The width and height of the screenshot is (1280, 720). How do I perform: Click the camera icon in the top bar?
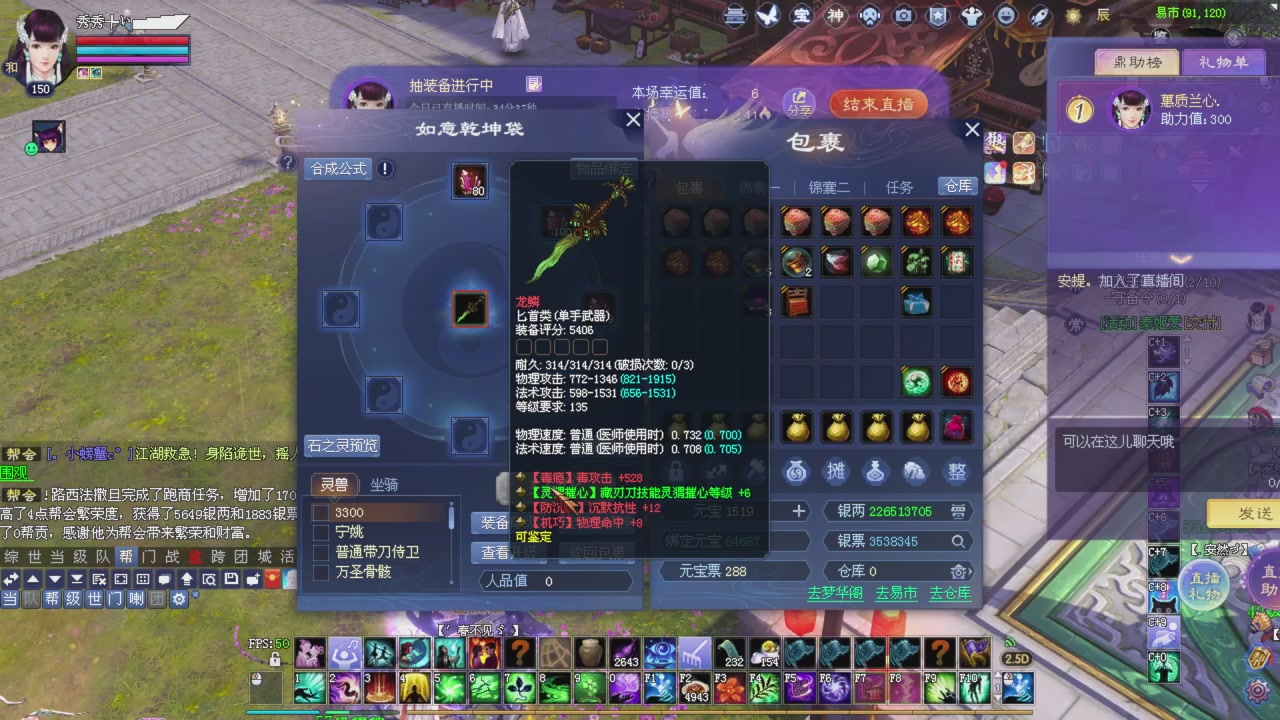click(903, 17)
